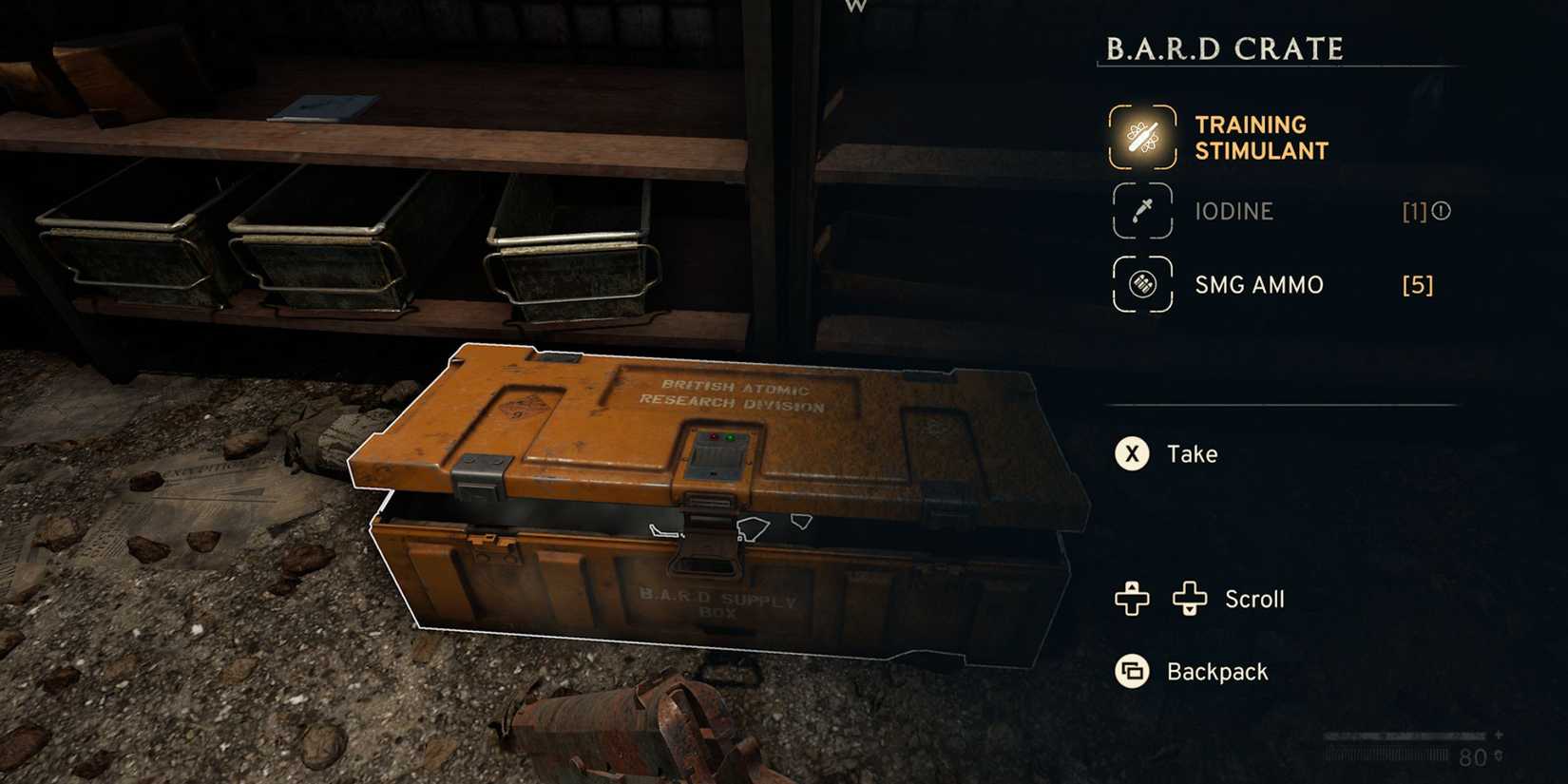Toggle selection of the Iodine item slot

[x=1234, y=211]
